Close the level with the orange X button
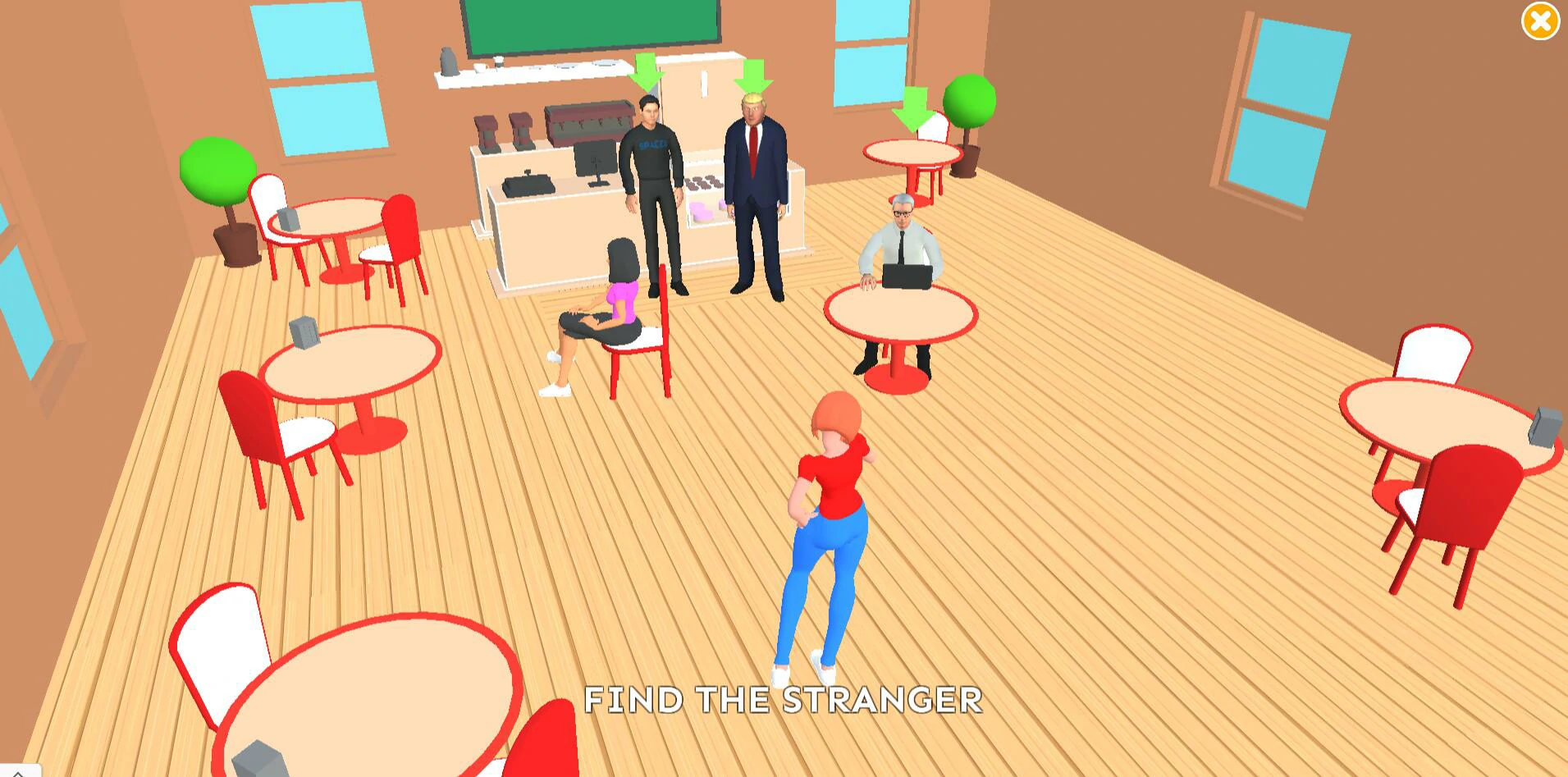1568x777 pixels. pyautogui.click(x=1539, y=22)
